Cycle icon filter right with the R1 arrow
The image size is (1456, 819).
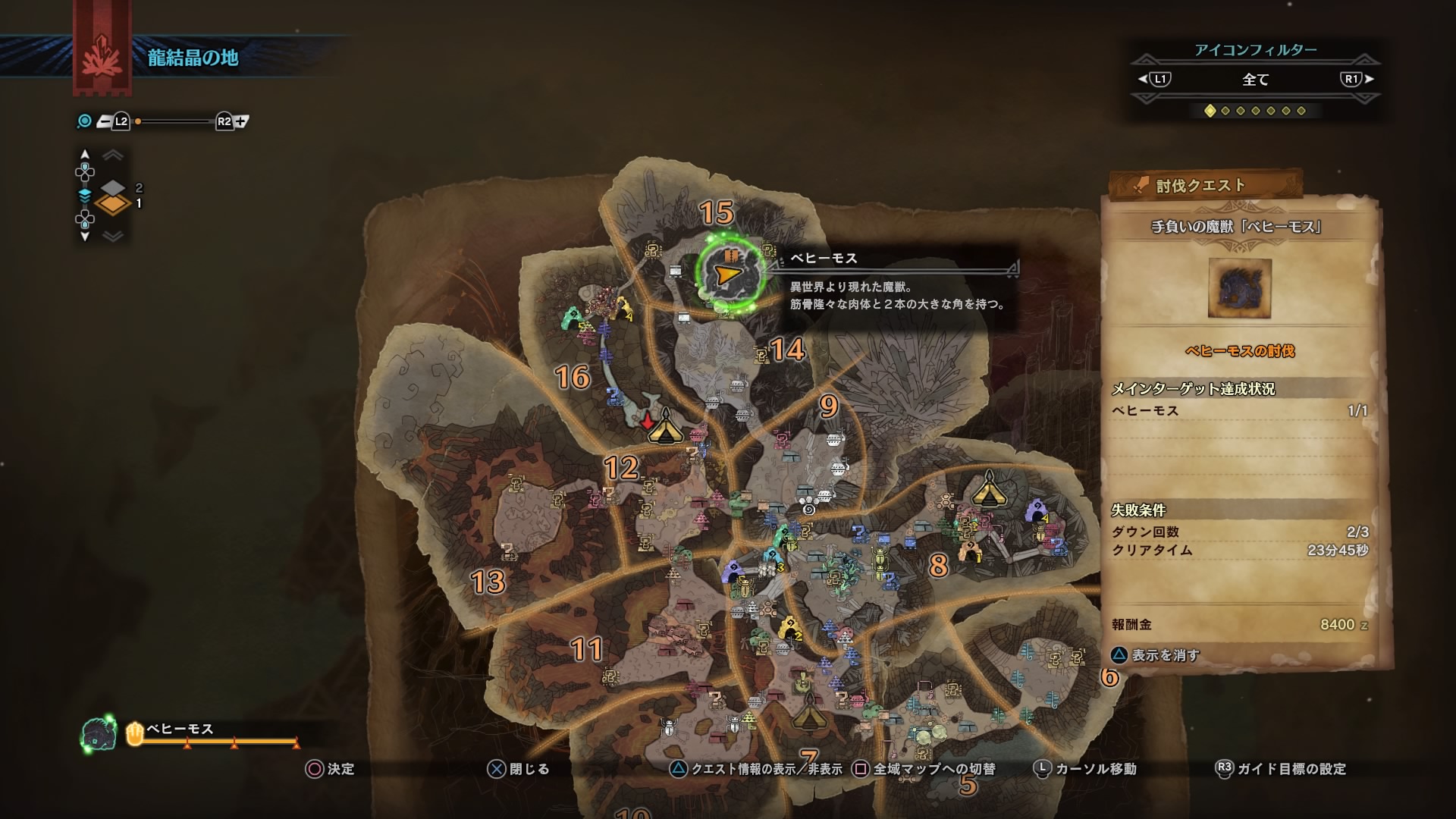pyautogui.click(x=1370, y=80)
